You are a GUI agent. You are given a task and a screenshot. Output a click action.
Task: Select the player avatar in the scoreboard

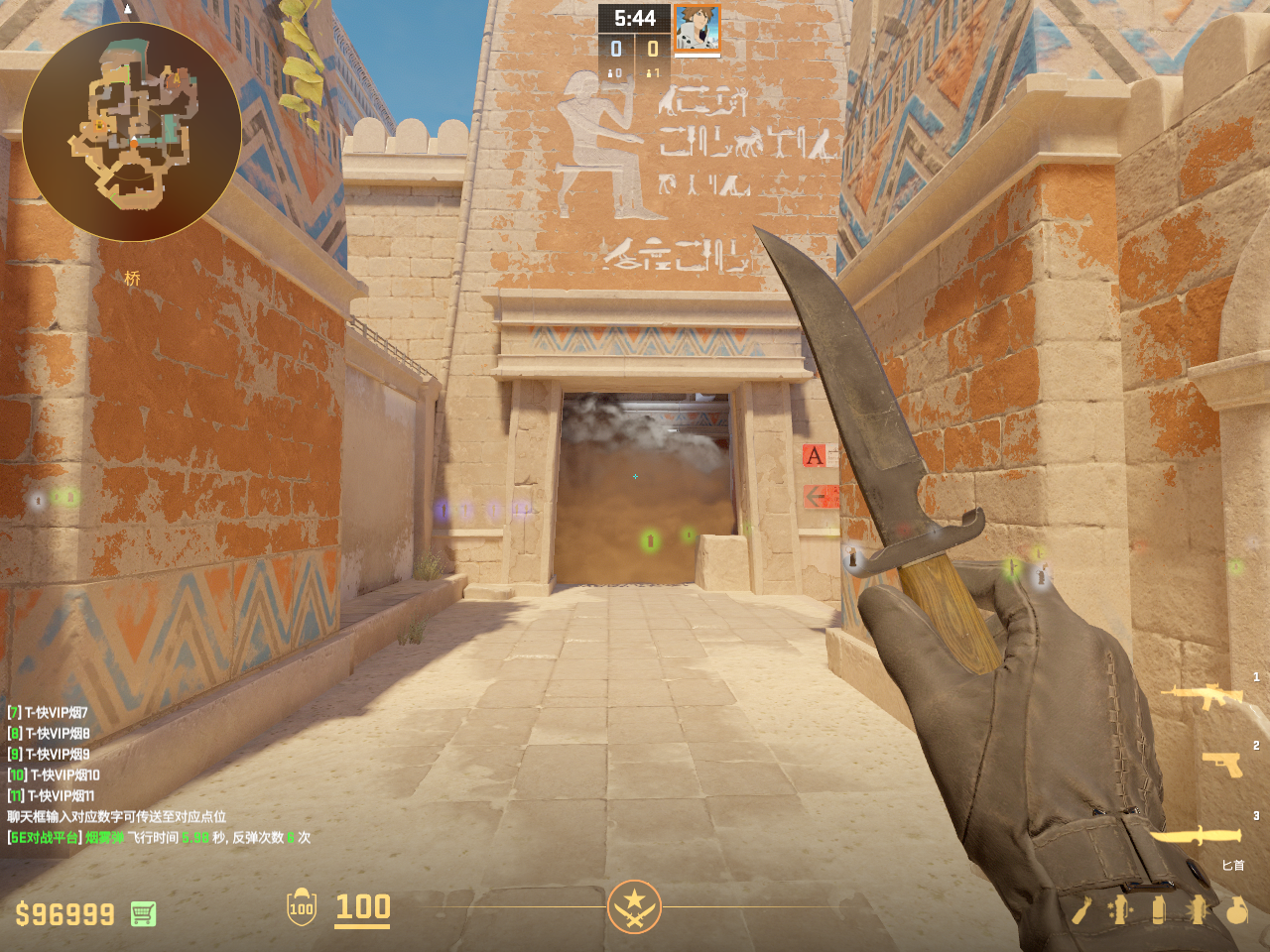[697, 27]
